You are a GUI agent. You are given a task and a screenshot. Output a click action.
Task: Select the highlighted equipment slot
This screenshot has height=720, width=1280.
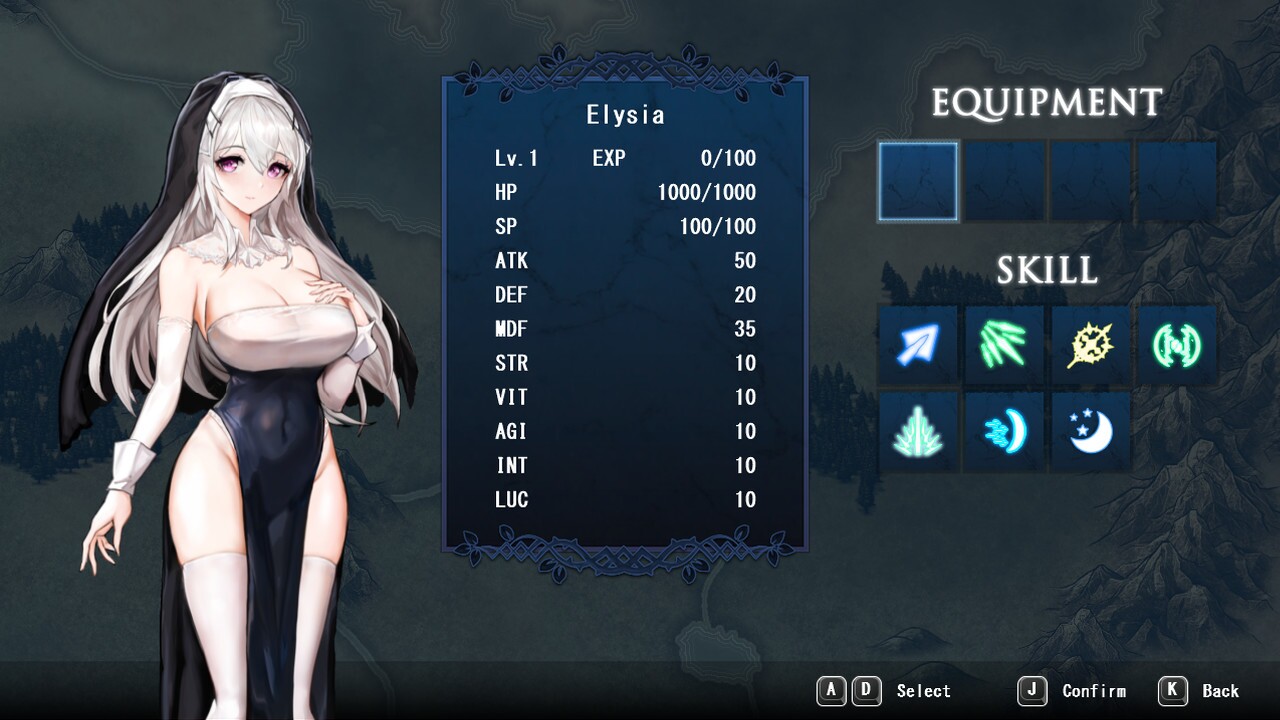click(918, 181)
